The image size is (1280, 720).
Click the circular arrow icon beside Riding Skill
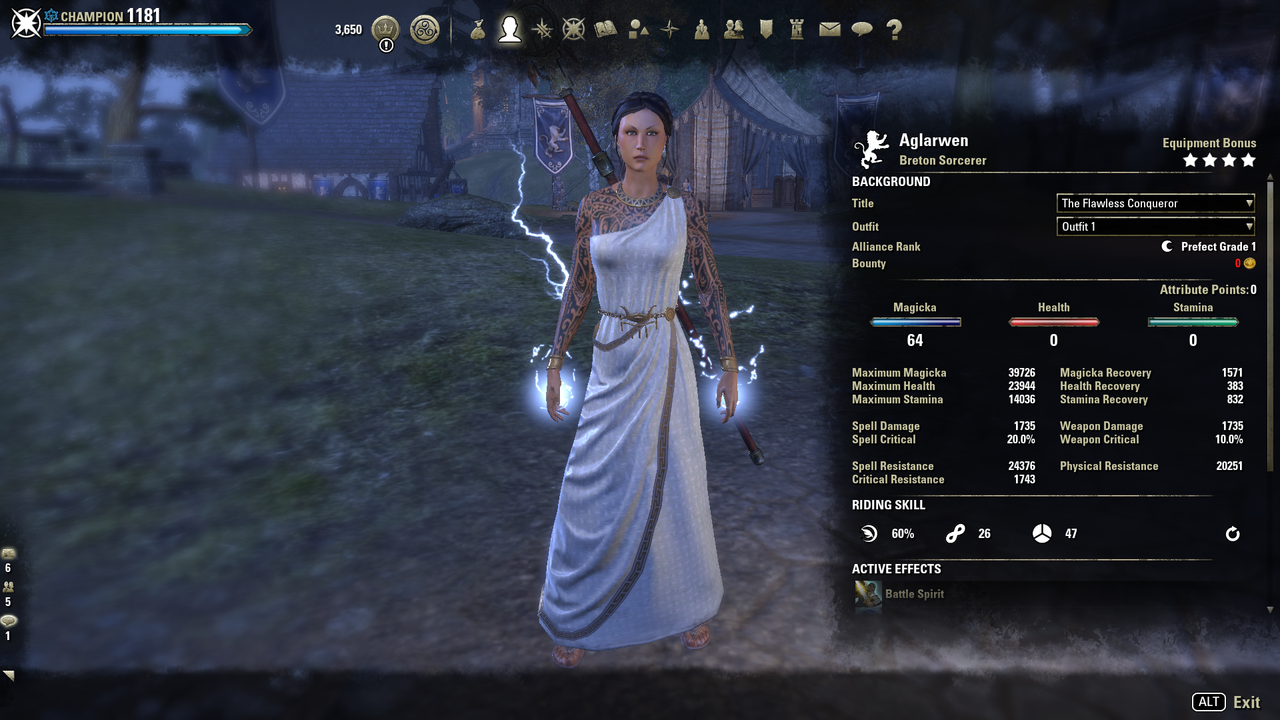(x=1233, y=534)
